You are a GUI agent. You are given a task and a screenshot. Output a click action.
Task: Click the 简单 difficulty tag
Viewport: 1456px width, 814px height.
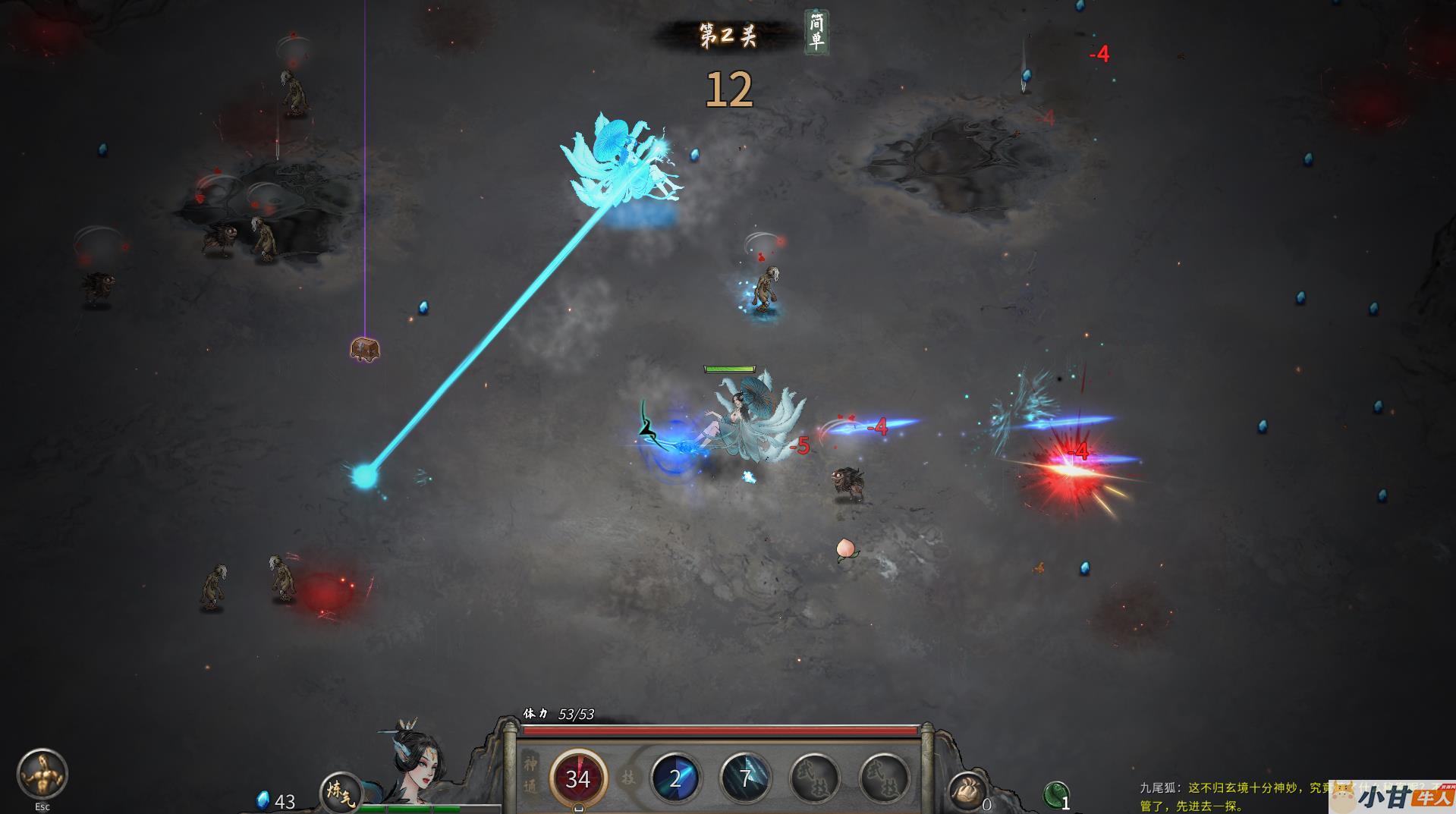tap(816, 32)
